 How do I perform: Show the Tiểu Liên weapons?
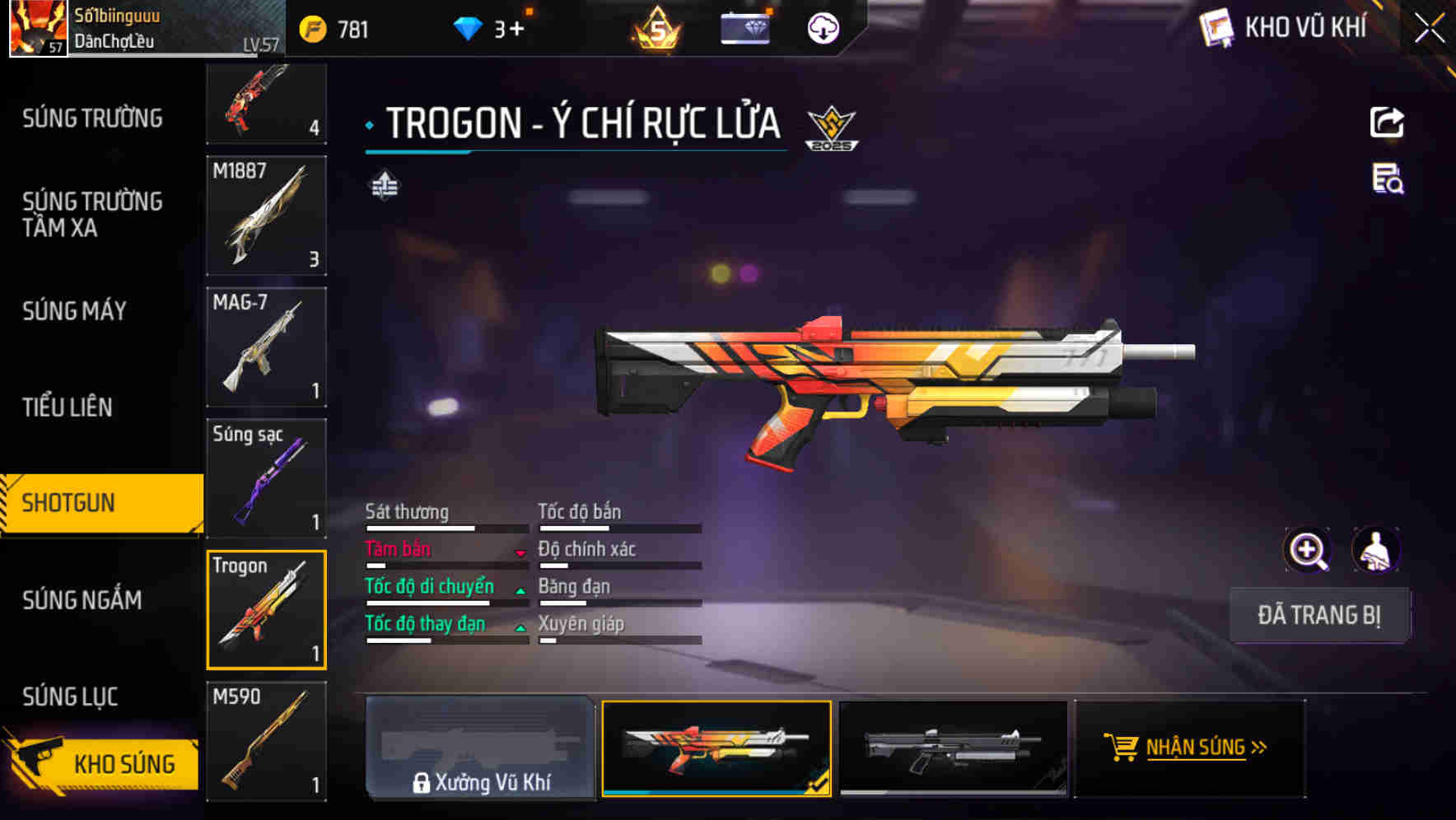coord(68,407)
